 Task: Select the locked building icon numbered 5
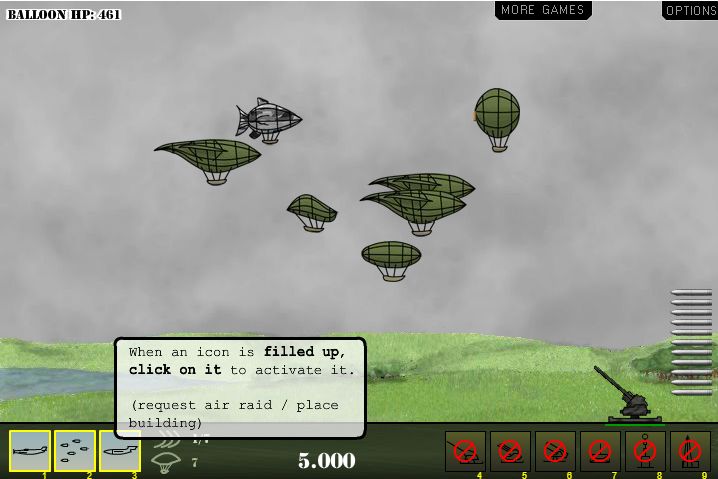510,451
